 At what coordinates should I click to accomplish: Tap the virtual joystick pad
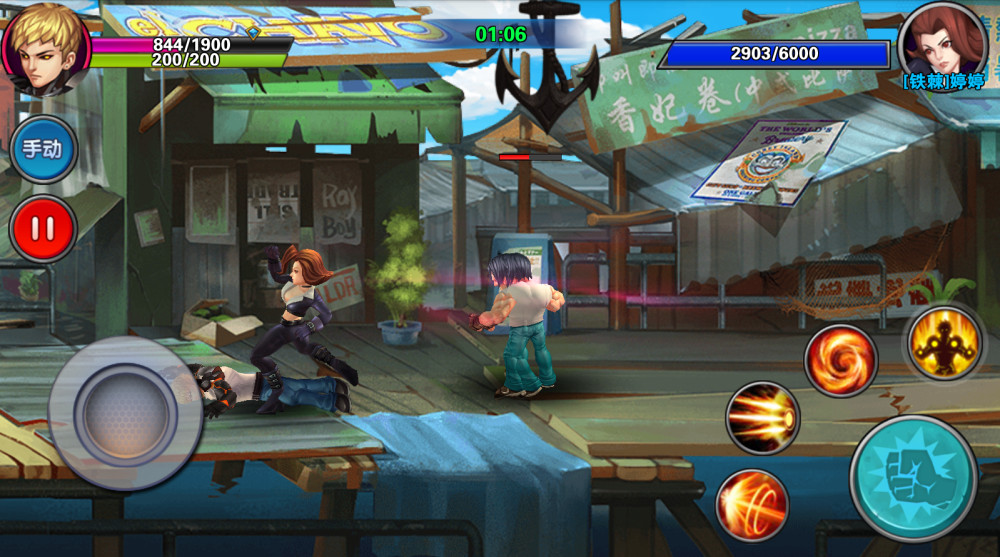coord(125,412)
